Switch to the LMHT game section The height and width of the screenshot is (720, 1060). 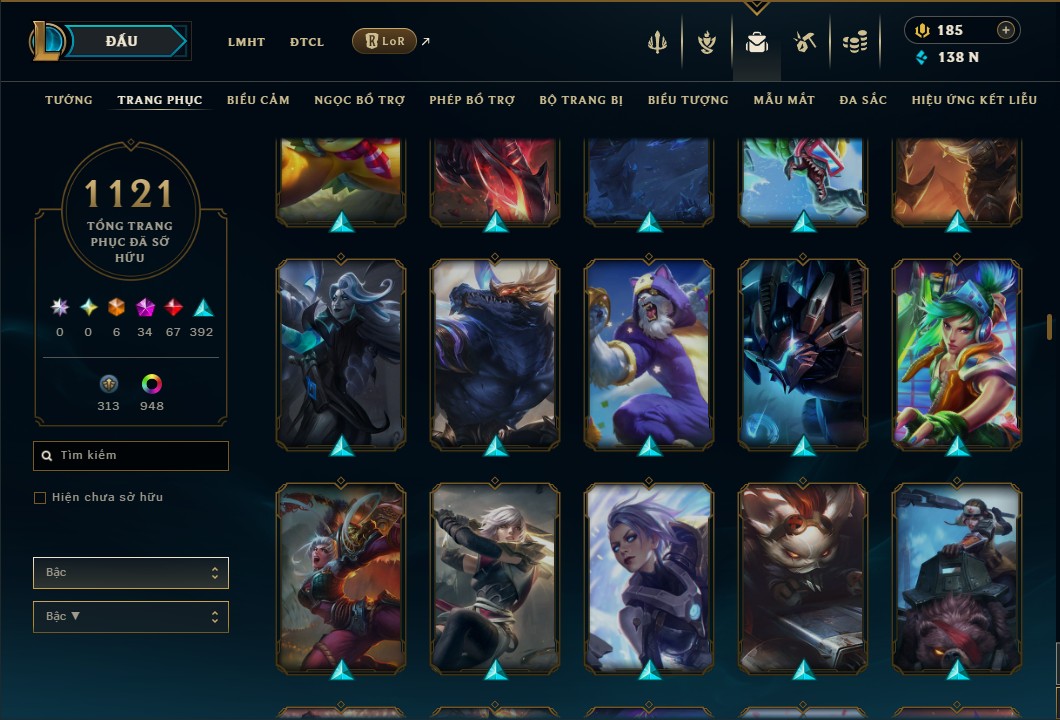pyautogui.click(x=246, y=42)
